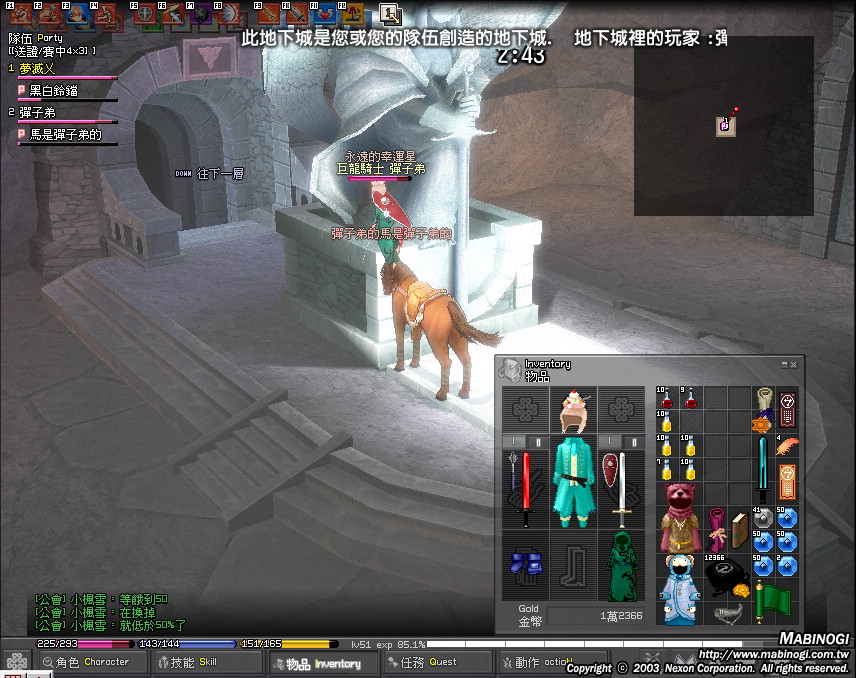Viewport: 856px width, 678px height.
Task: Click the orange feather item
Action: coord(787,445)
